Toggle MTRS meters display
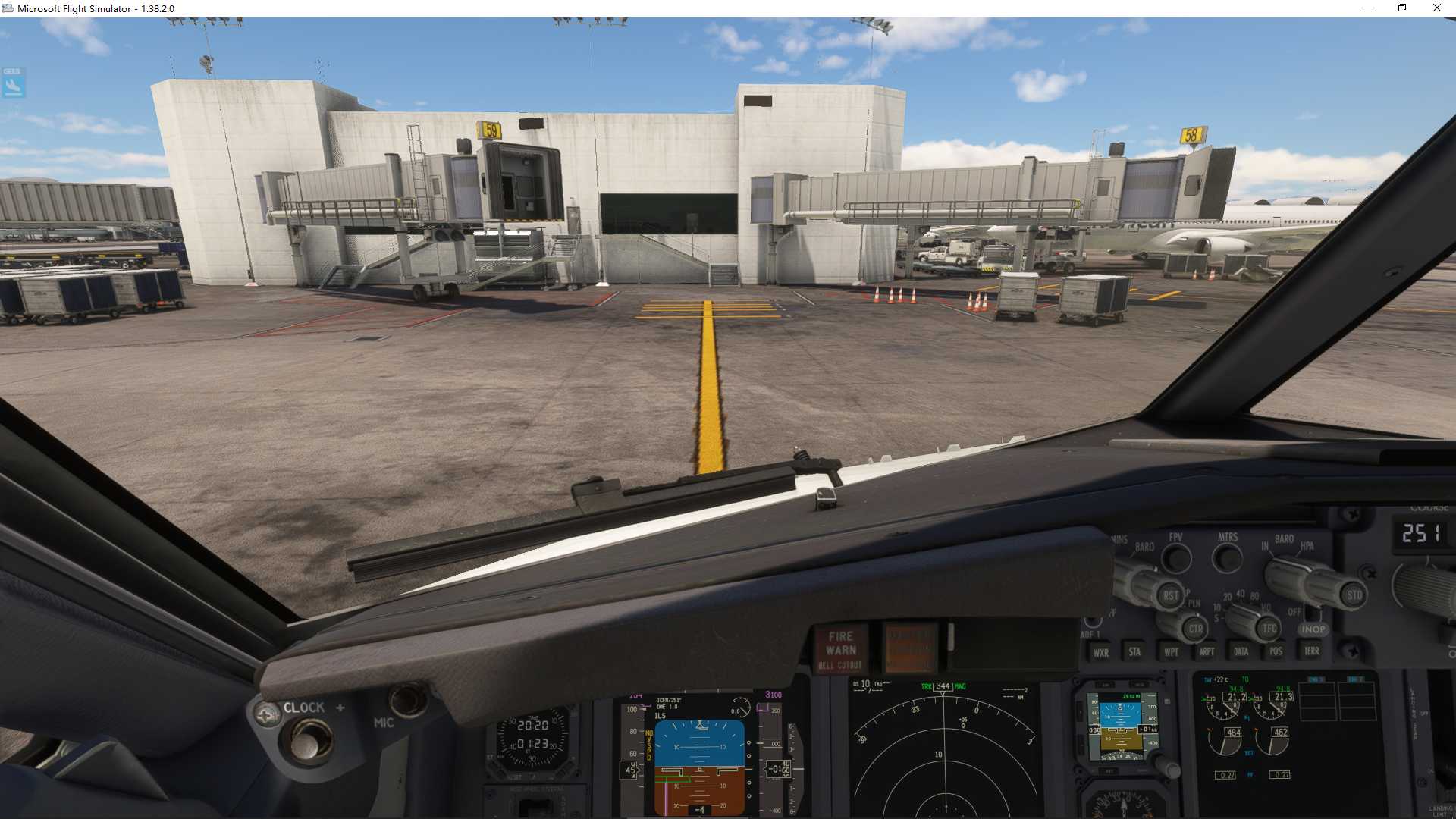 click(1228, 558)
